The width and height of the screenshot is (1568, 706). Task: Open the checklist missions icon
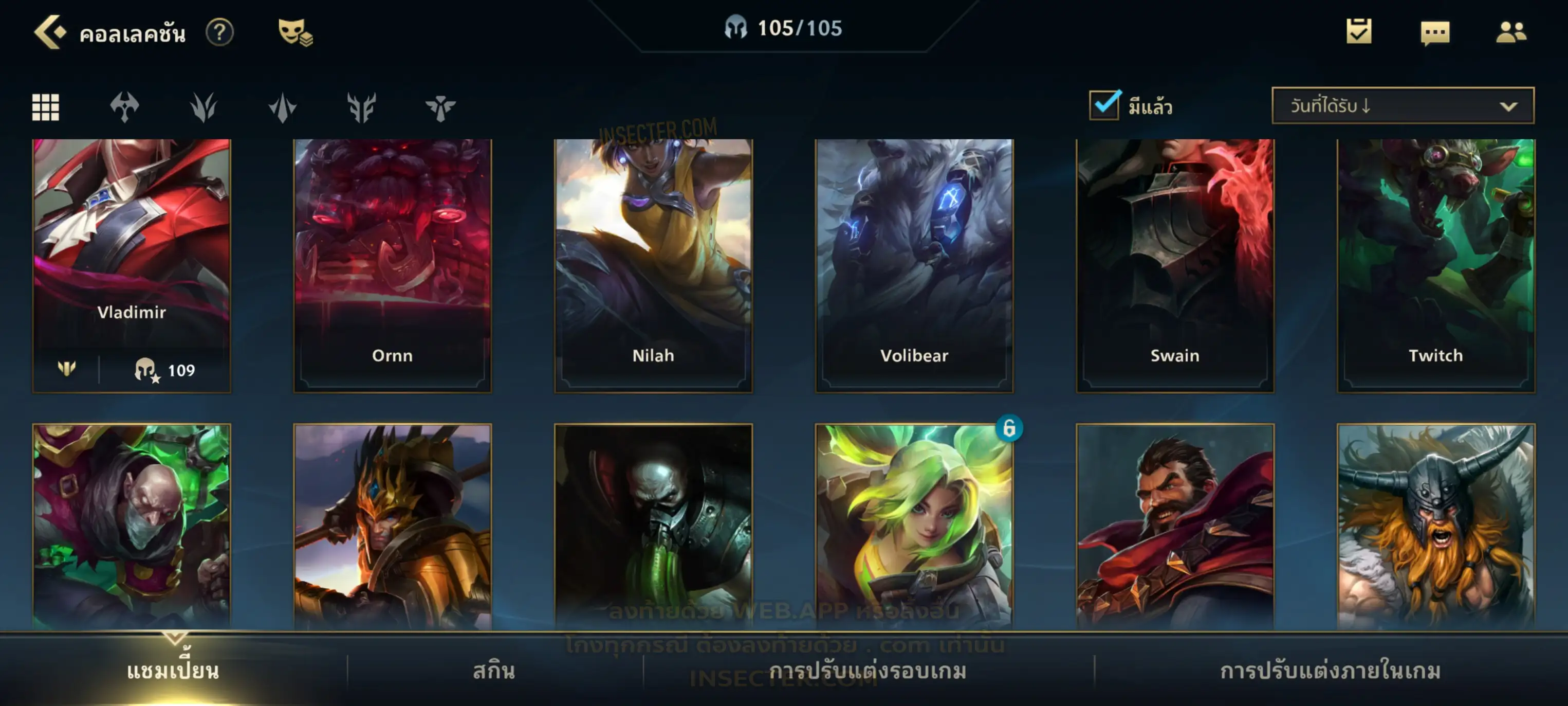coord(1358,32)
